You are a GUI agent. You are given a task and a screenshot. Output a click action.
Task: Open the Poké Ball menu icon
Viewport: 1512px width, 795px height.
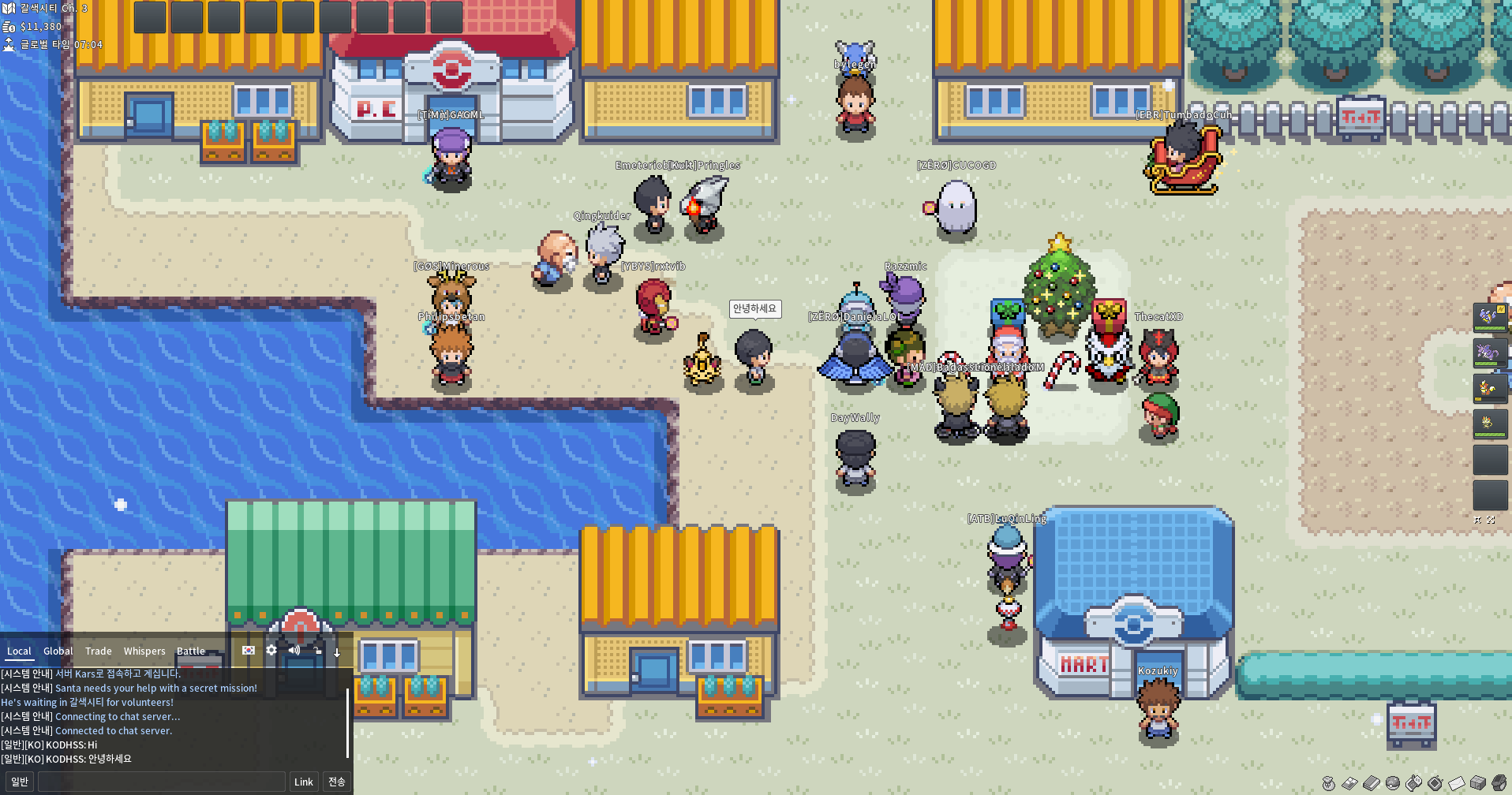click(x=1393, y=783)
